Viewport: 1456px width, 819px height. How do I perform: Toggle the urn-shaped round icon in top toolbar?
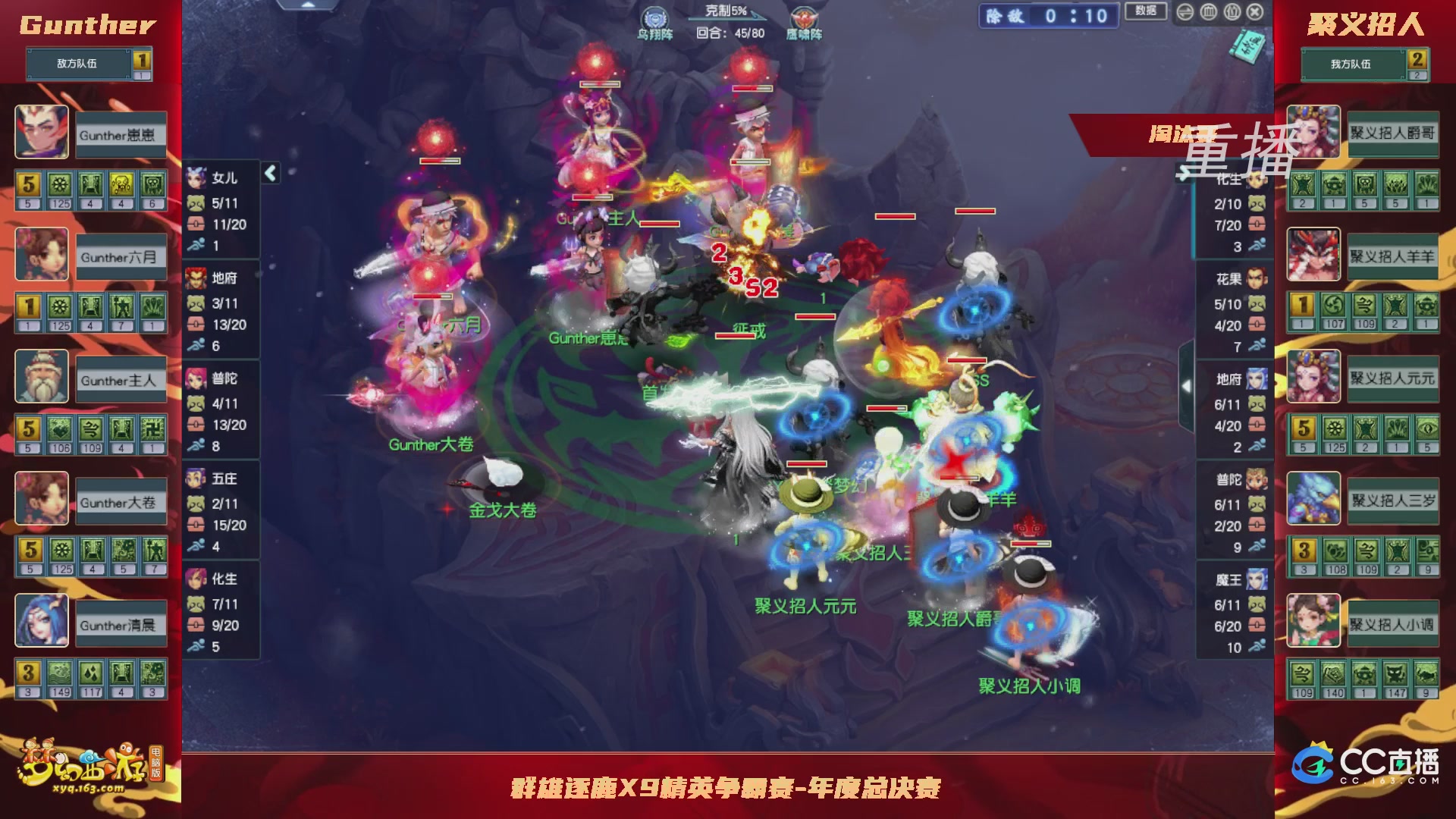[1208, 12]
